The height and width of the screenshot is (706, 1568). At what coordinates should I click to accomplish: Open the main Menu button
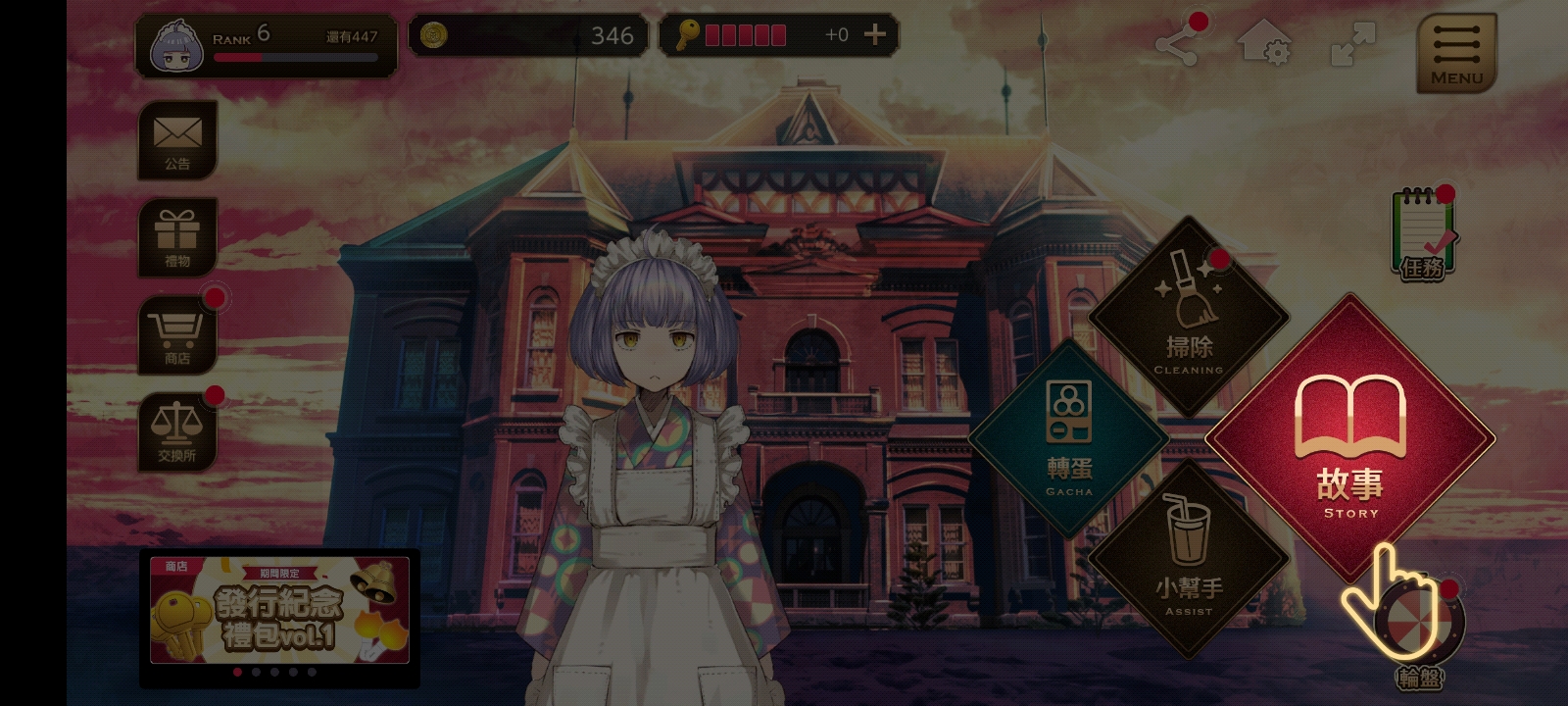pyautogui.click(x=1456, y=53)
